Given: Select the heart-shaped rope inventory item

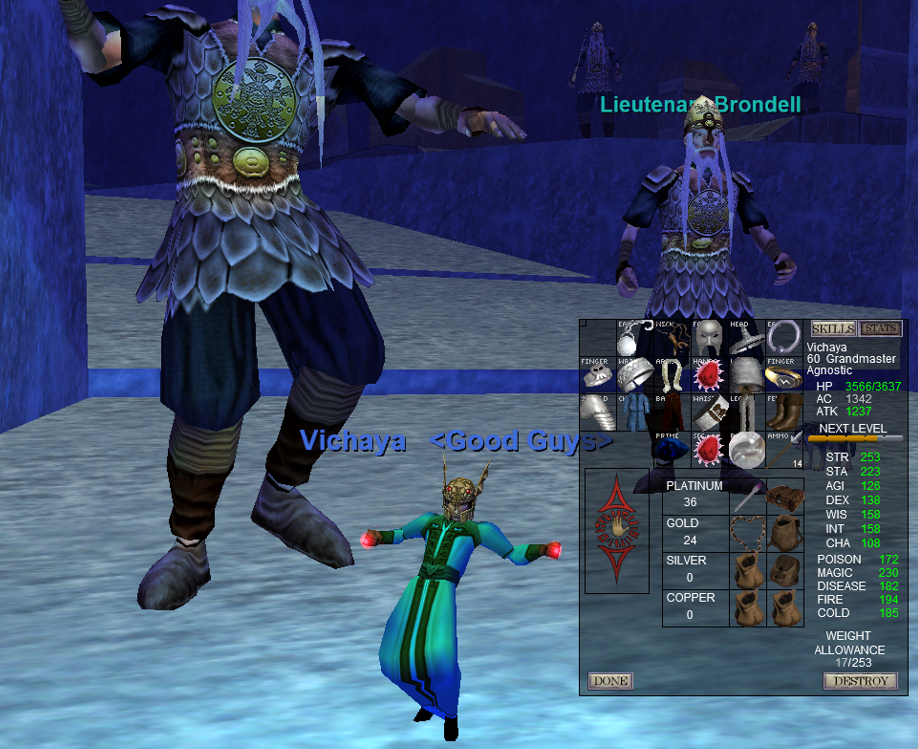Looking at the screenshot, I should (x=748, y=534).
